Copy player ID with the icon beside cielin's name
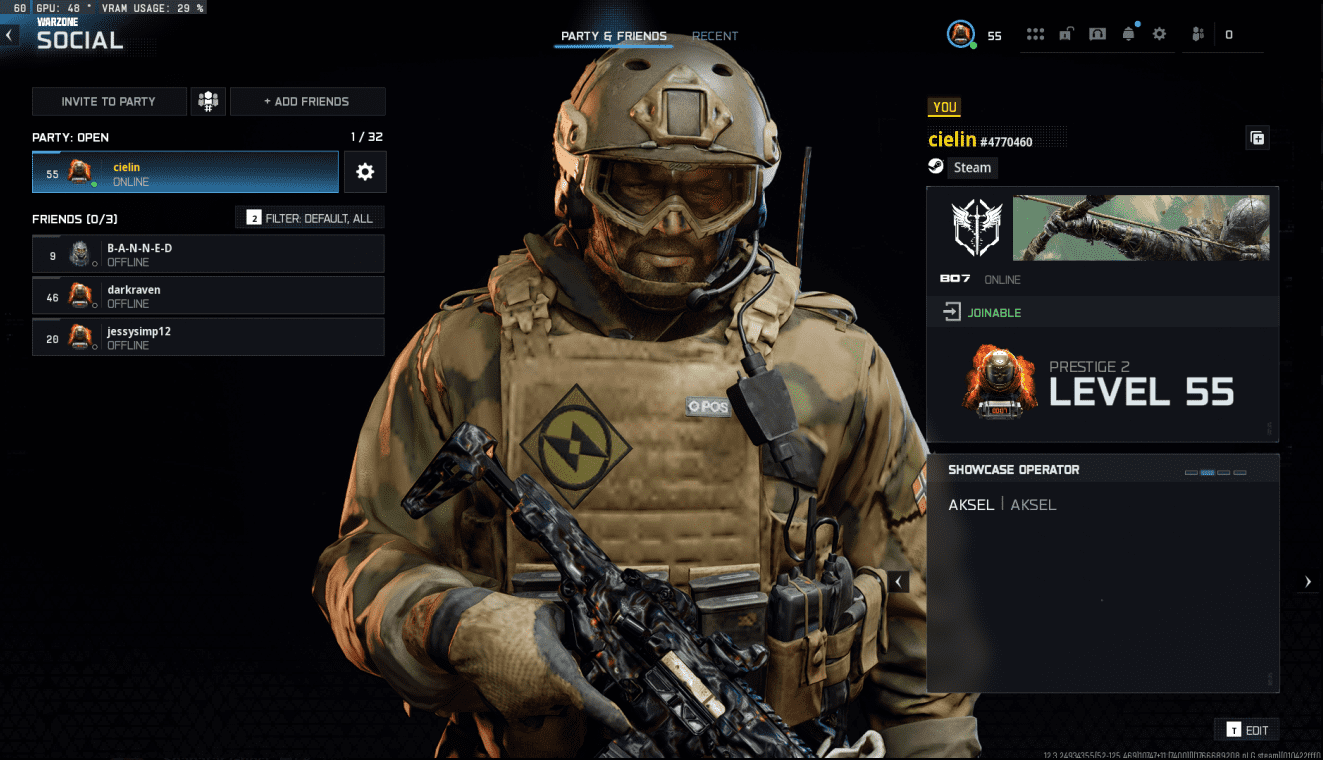The width and height of the screenshot is (1323, 760). (1257, 139)
